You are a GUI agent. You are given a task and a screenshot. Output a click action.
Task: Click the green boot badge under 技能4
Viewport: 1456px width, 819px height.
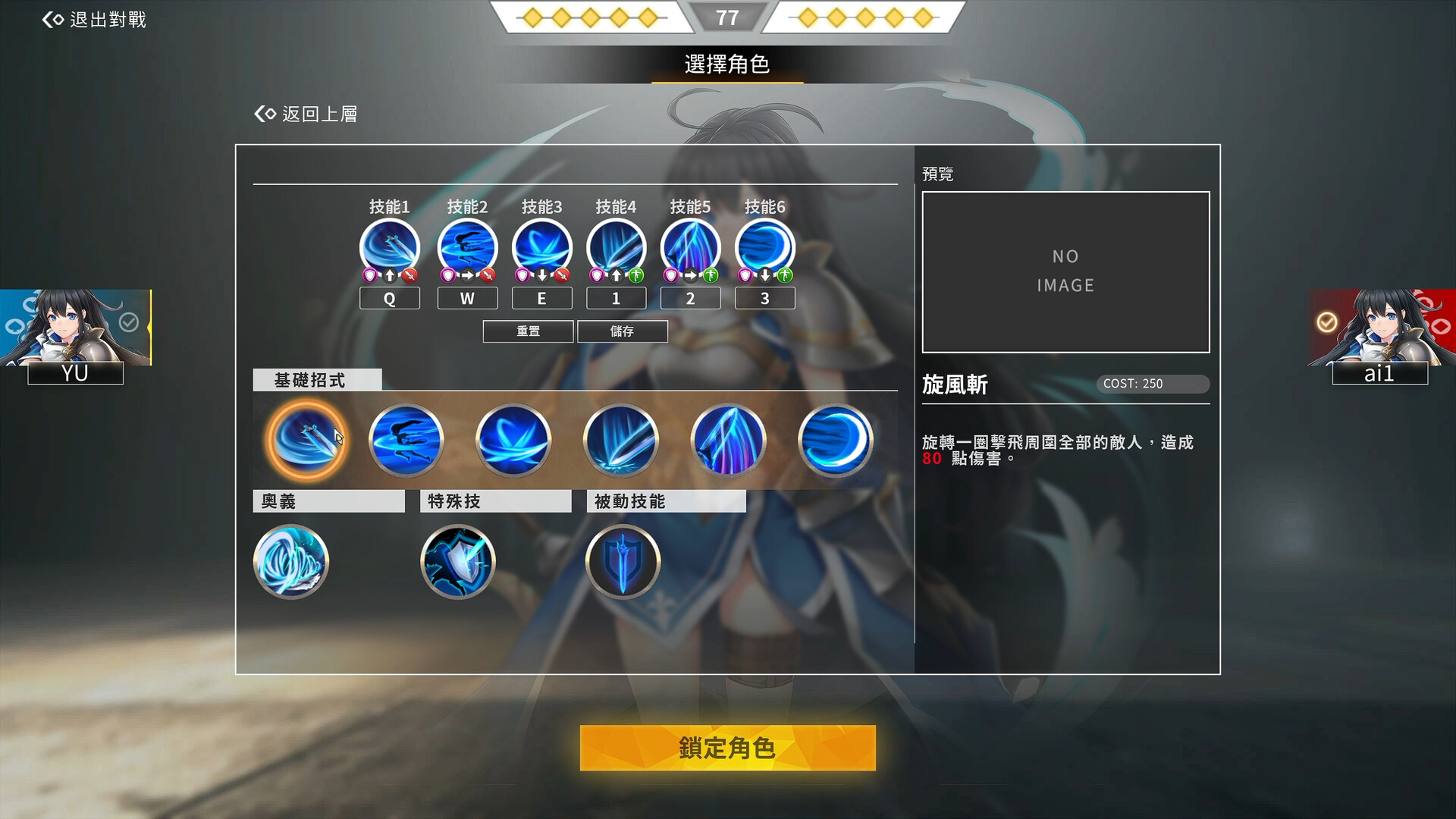[x=638, y=275]
